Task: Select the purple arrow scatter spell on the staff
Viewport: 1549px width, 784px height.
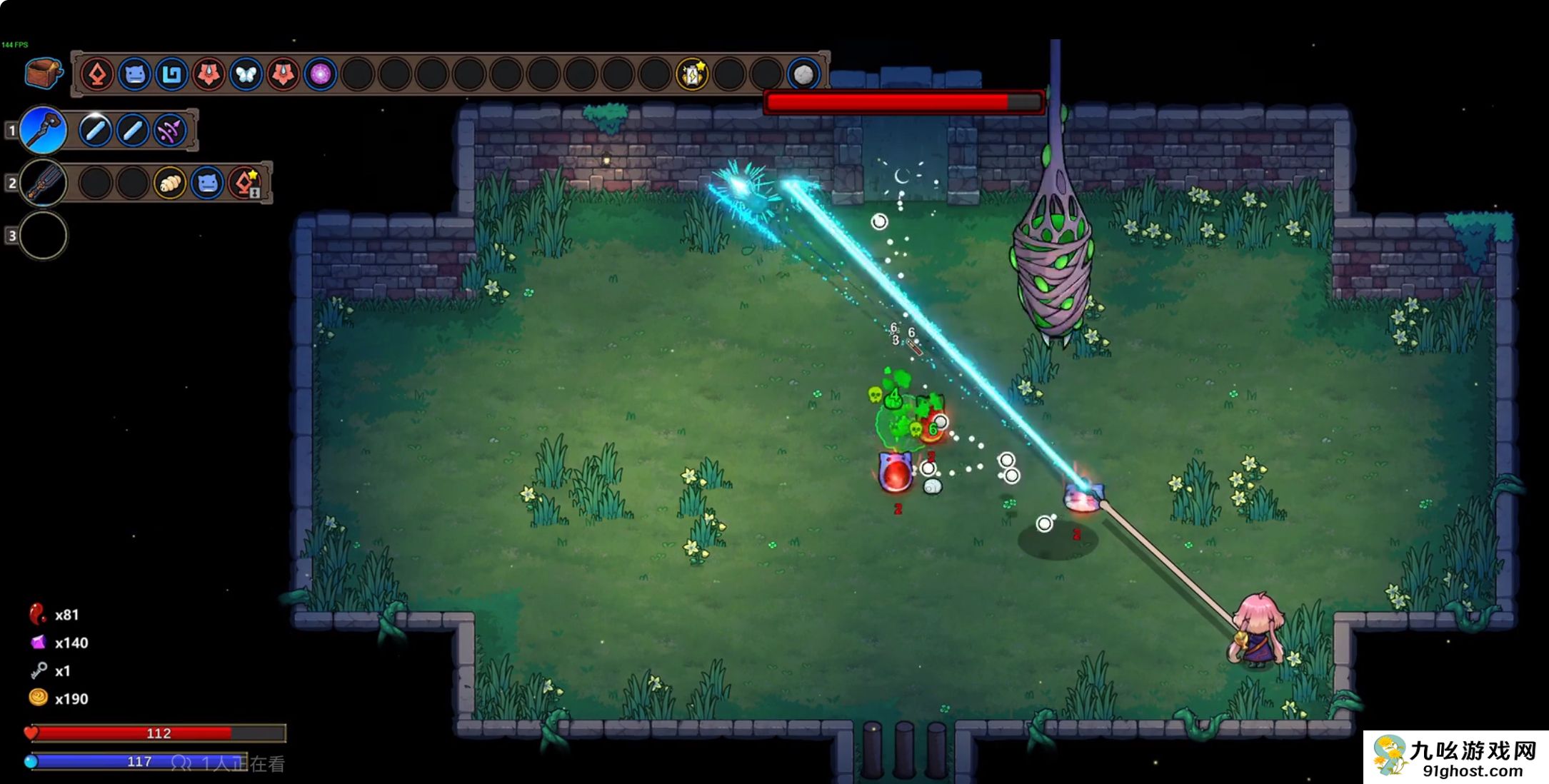Action: pos(170,131)
